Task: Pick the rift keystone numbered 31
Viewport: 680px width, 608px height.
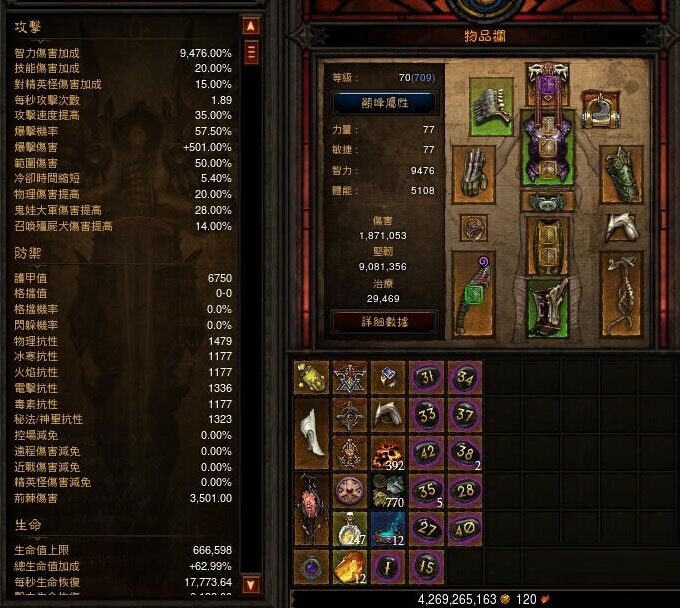Action: point(426,378)
